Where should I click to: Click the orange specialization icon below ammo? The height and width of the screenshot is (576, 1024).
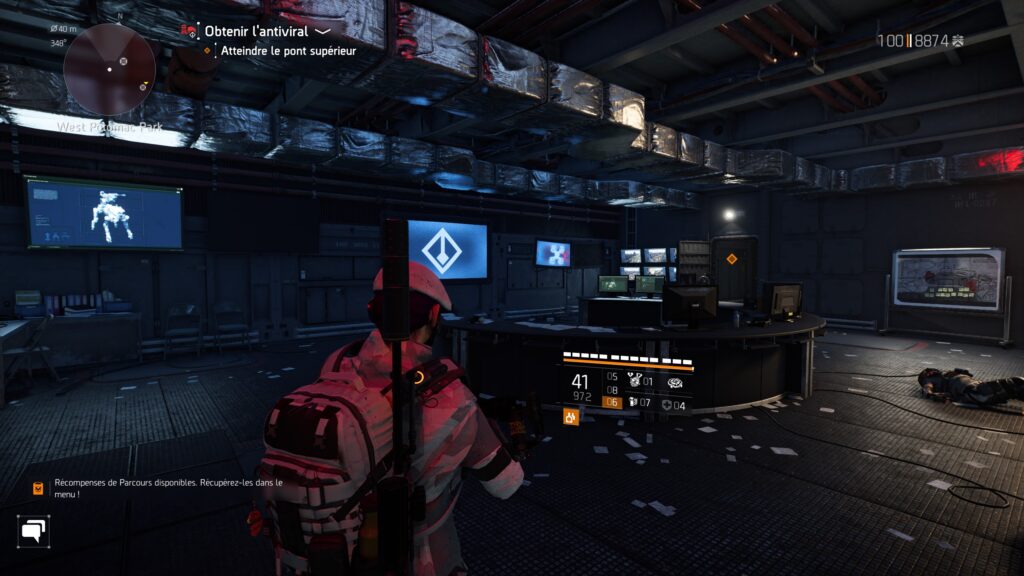point(571,418)
